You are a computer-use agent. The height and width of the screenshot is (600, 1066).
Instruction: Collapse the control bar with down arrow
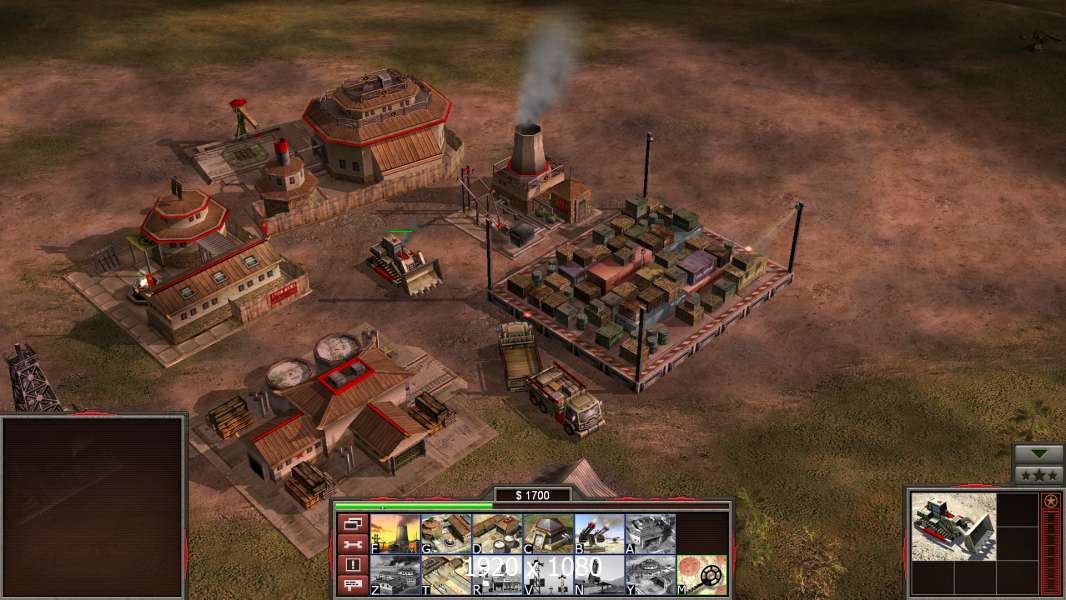pos(1038,454)
